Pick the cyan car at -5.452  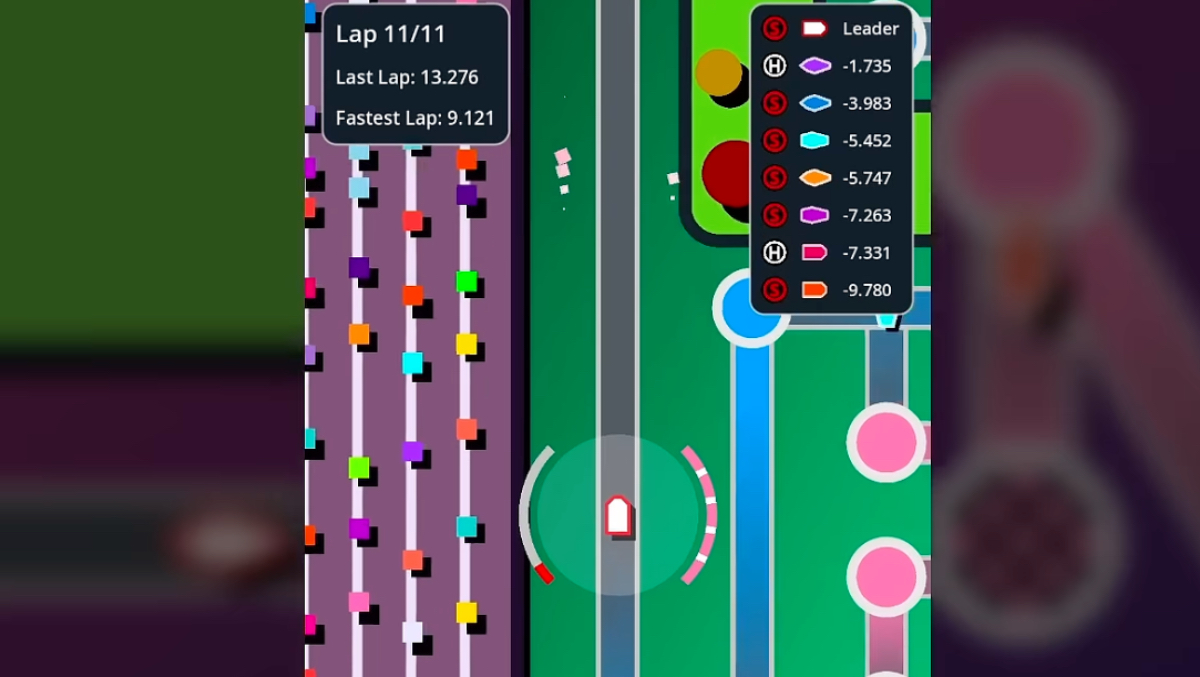pos(831,140)
